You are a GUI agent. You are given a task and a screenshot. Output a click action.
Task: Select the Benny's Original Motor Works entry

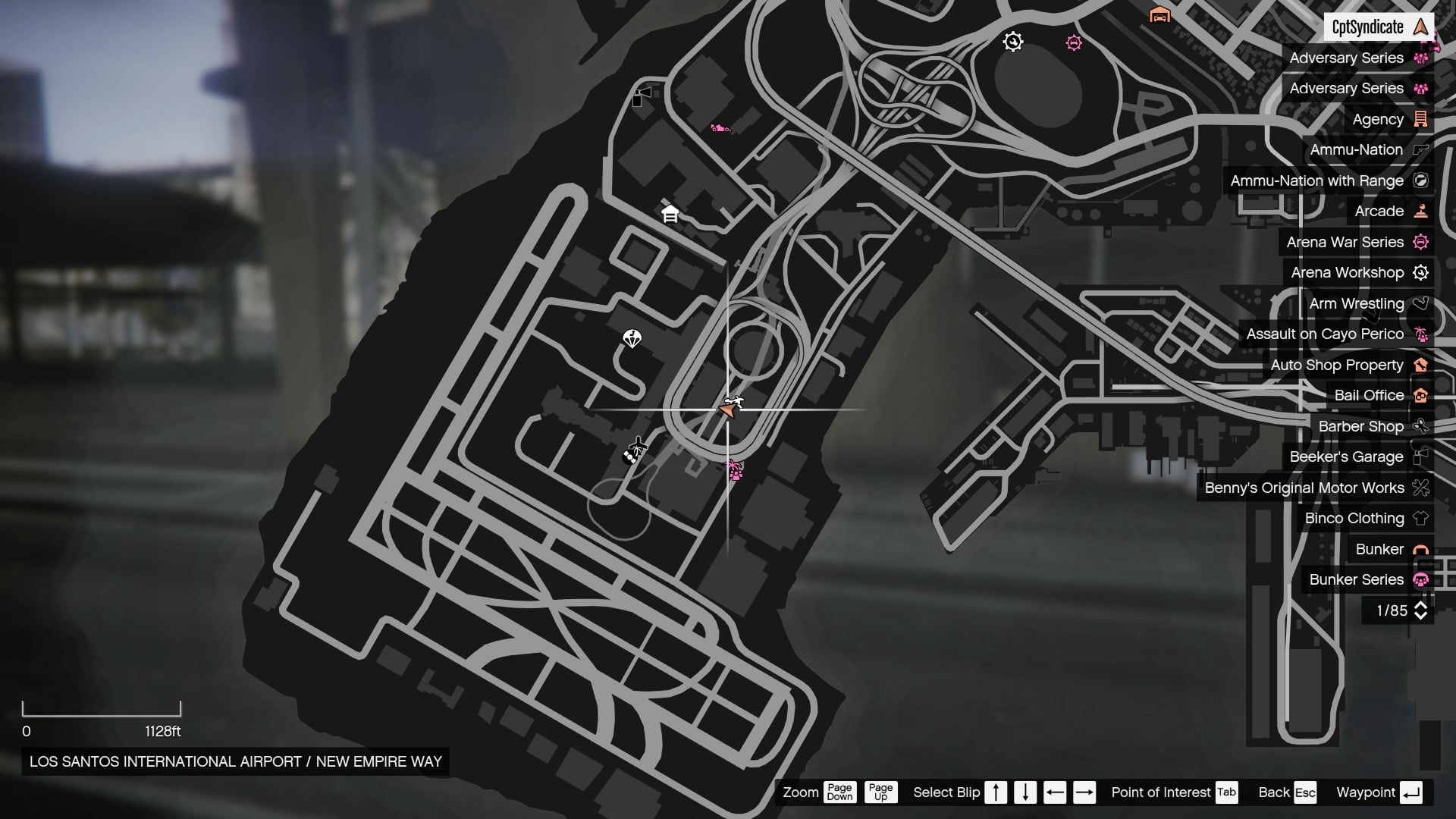[x=1307, y=488]
